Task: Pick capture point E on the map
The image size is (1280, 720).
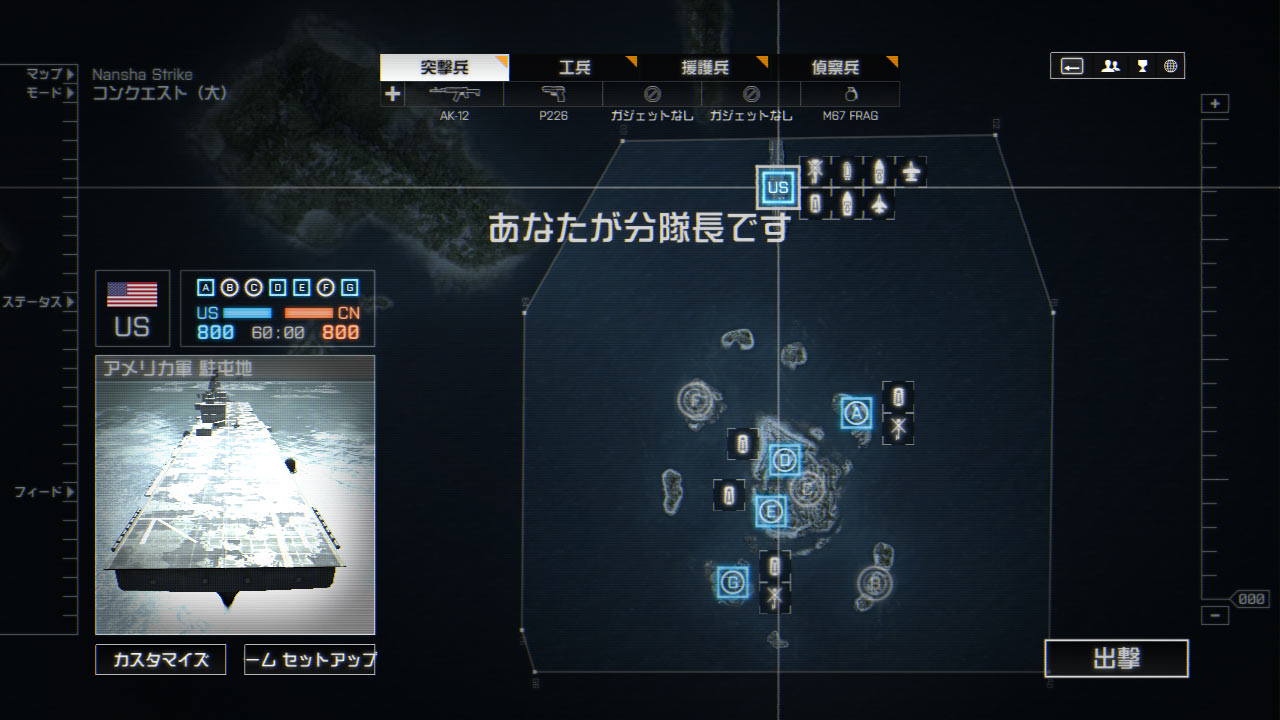Action: click(770, 512)
